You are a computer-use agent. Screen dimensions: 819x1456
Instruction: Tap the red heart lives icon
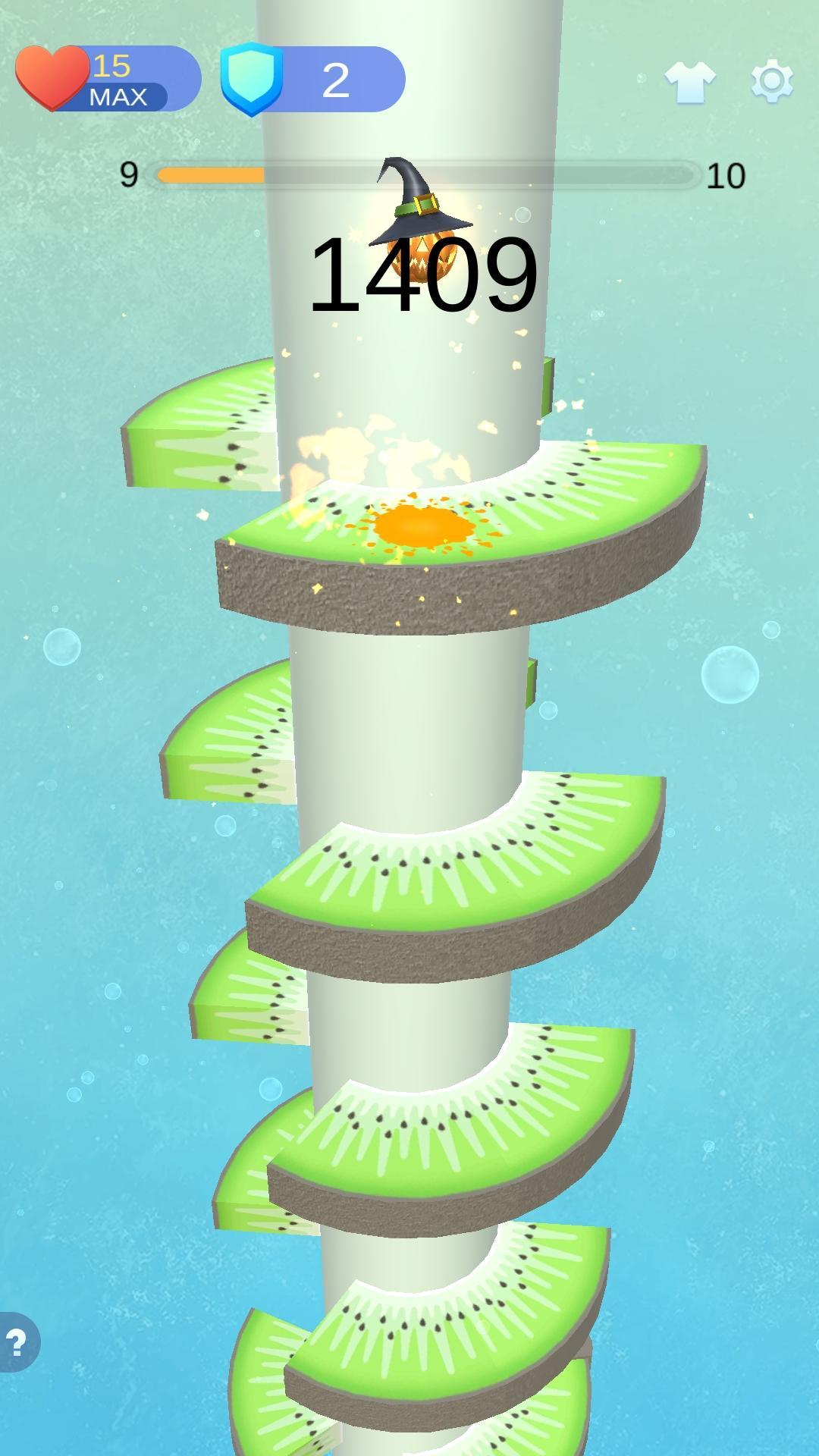(52, 77)
